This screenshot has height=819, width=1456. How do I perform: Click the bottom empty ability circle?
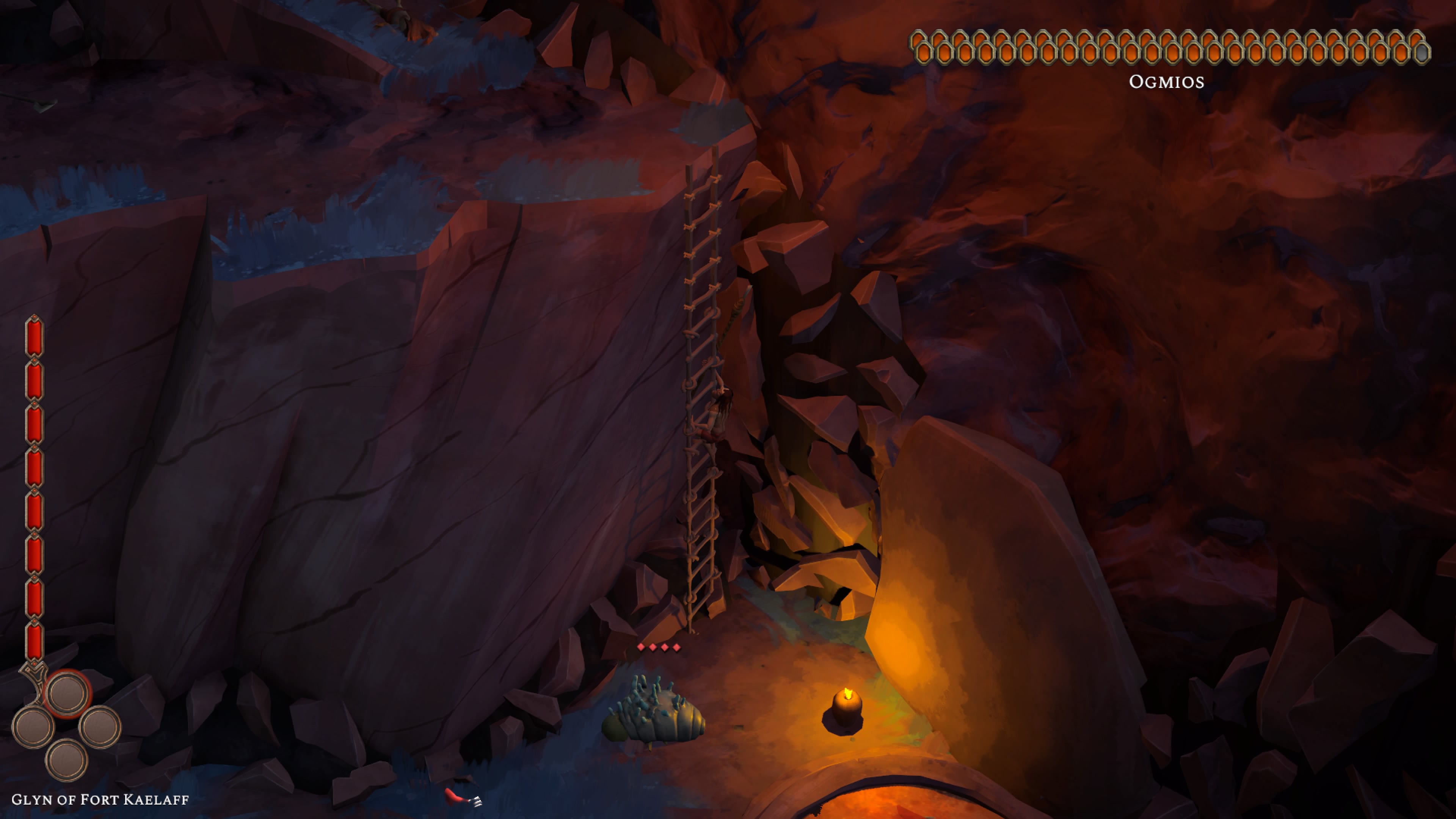[x=66, y=761]
